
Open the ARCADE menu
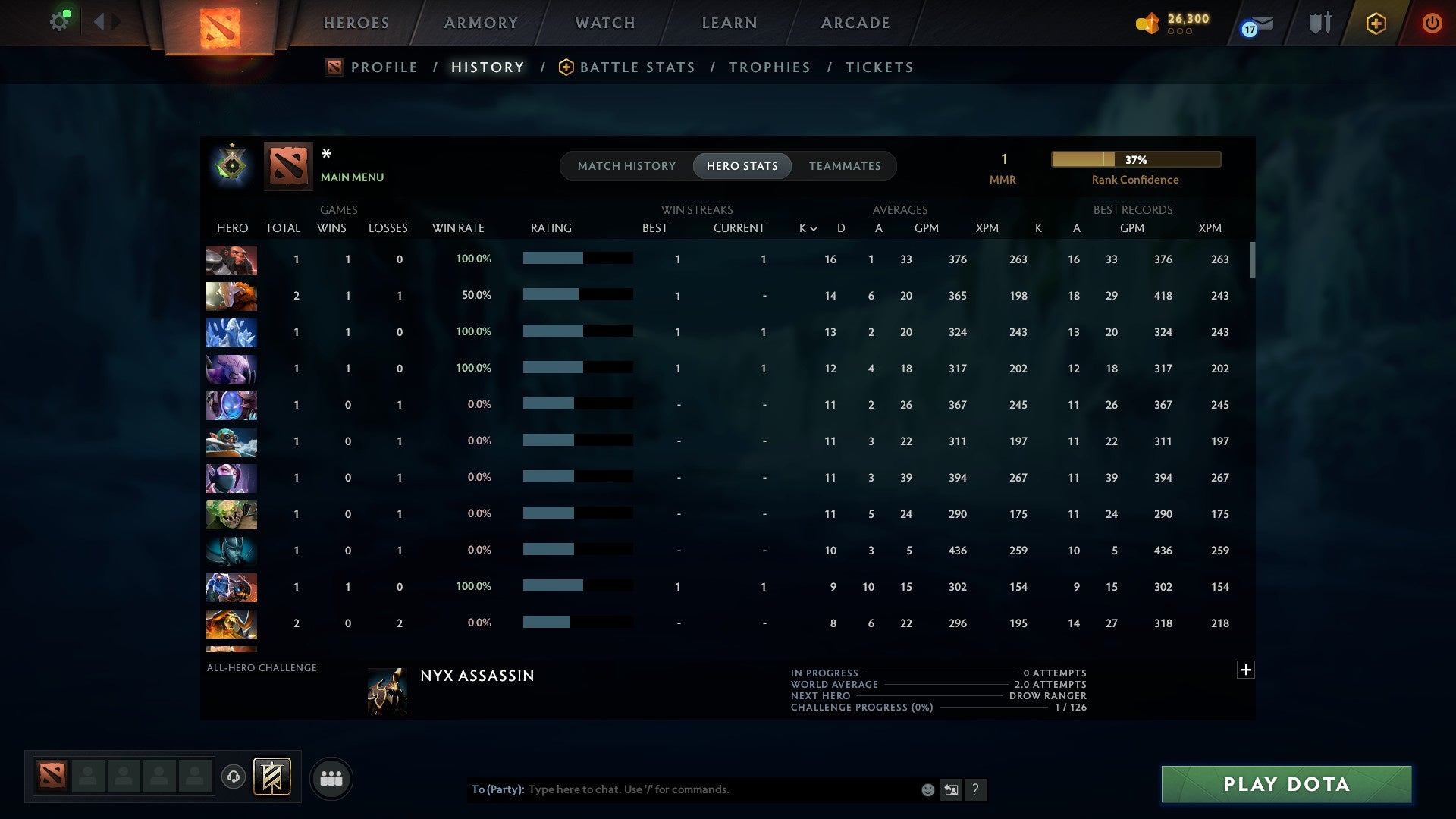pyautogui.click(x=855, y=23)
